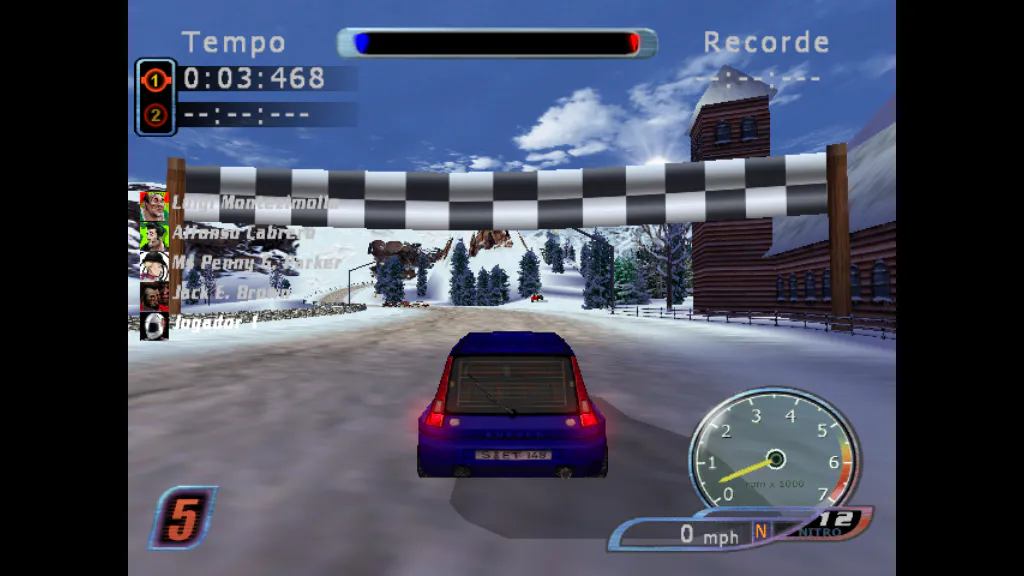Click the orange gear N indicator
Screen dimensions: 1024x576
tap(760, 532)
